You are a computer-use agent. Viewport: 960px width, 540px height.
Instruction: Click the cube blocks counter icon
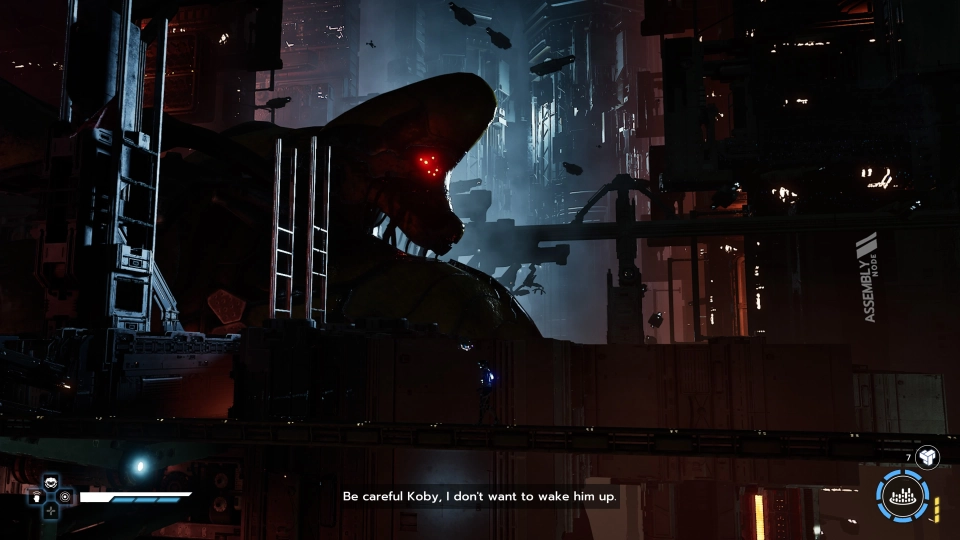click(x=927, y=457)
